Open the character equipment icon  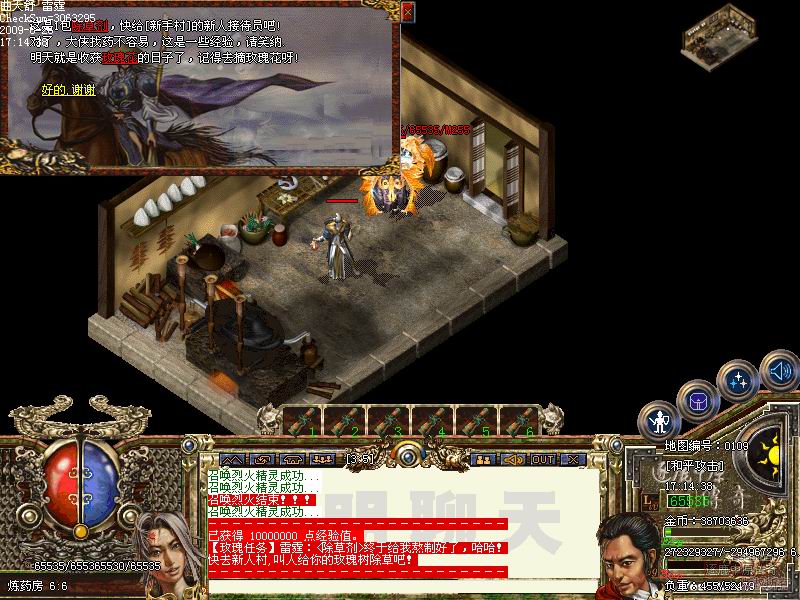pos(660,419)
